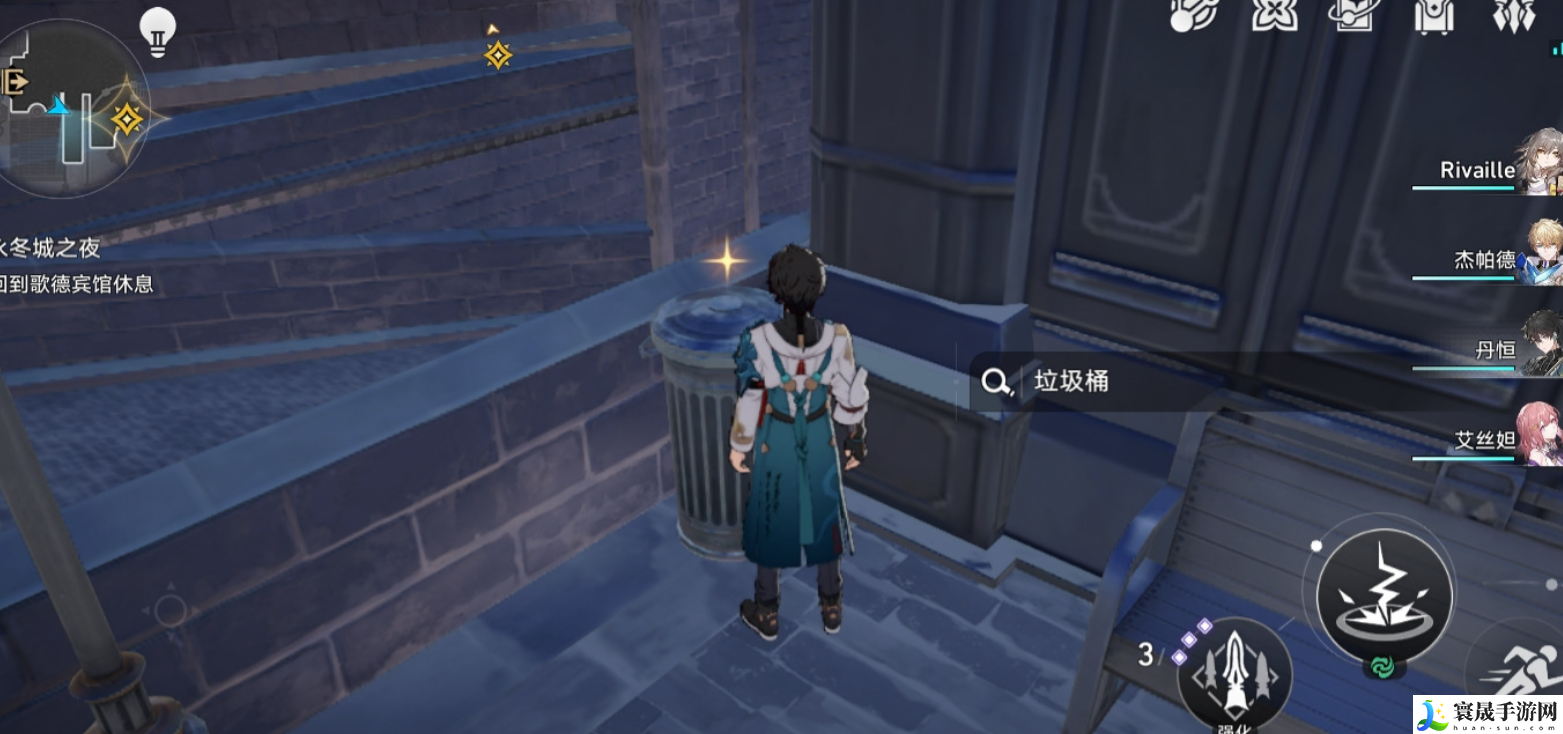Open the Interastral Guide planet icon
The image size is (1563, 734).
click(1353, 15)
